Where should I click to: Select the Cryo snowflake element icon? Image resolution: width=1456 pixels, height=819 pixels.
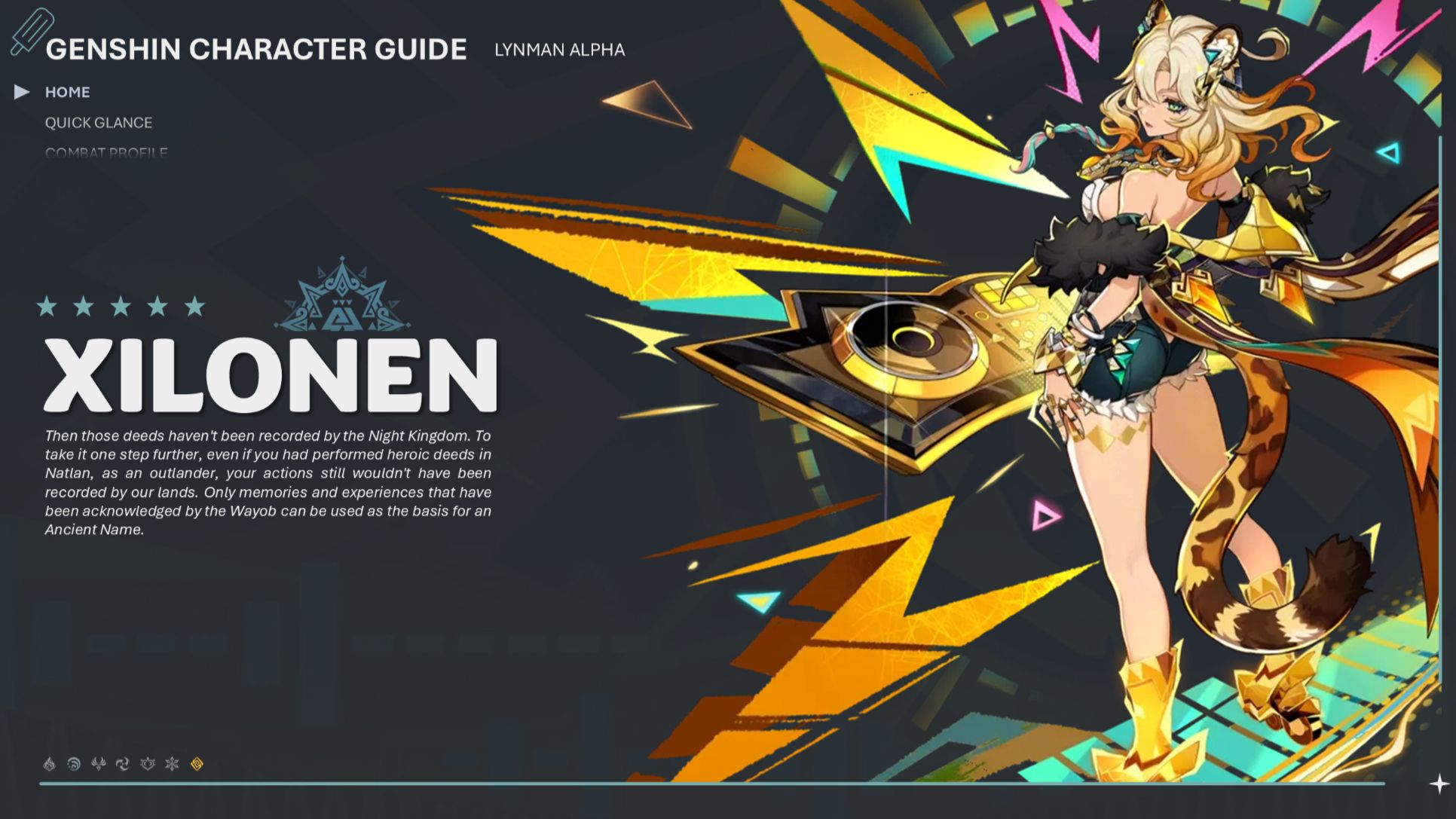(x=173, y=763)
